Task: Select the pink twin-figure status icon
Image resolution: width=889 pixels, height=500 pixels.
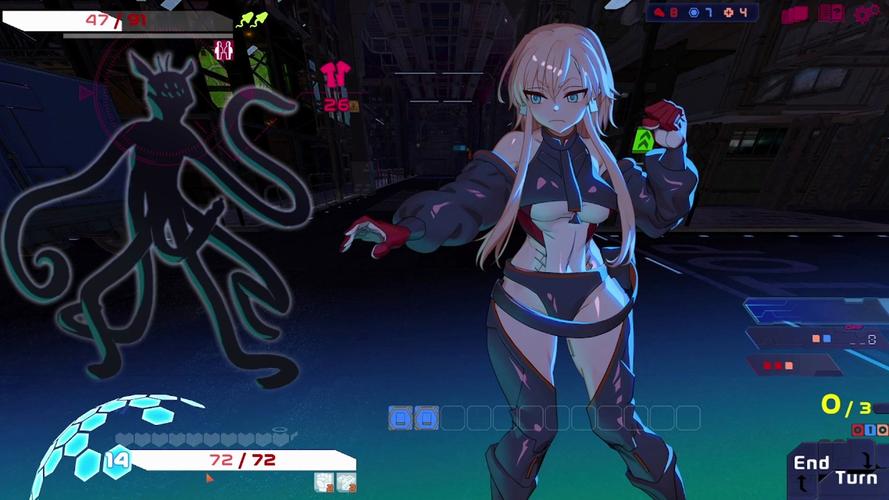Action: click(224, 50)
